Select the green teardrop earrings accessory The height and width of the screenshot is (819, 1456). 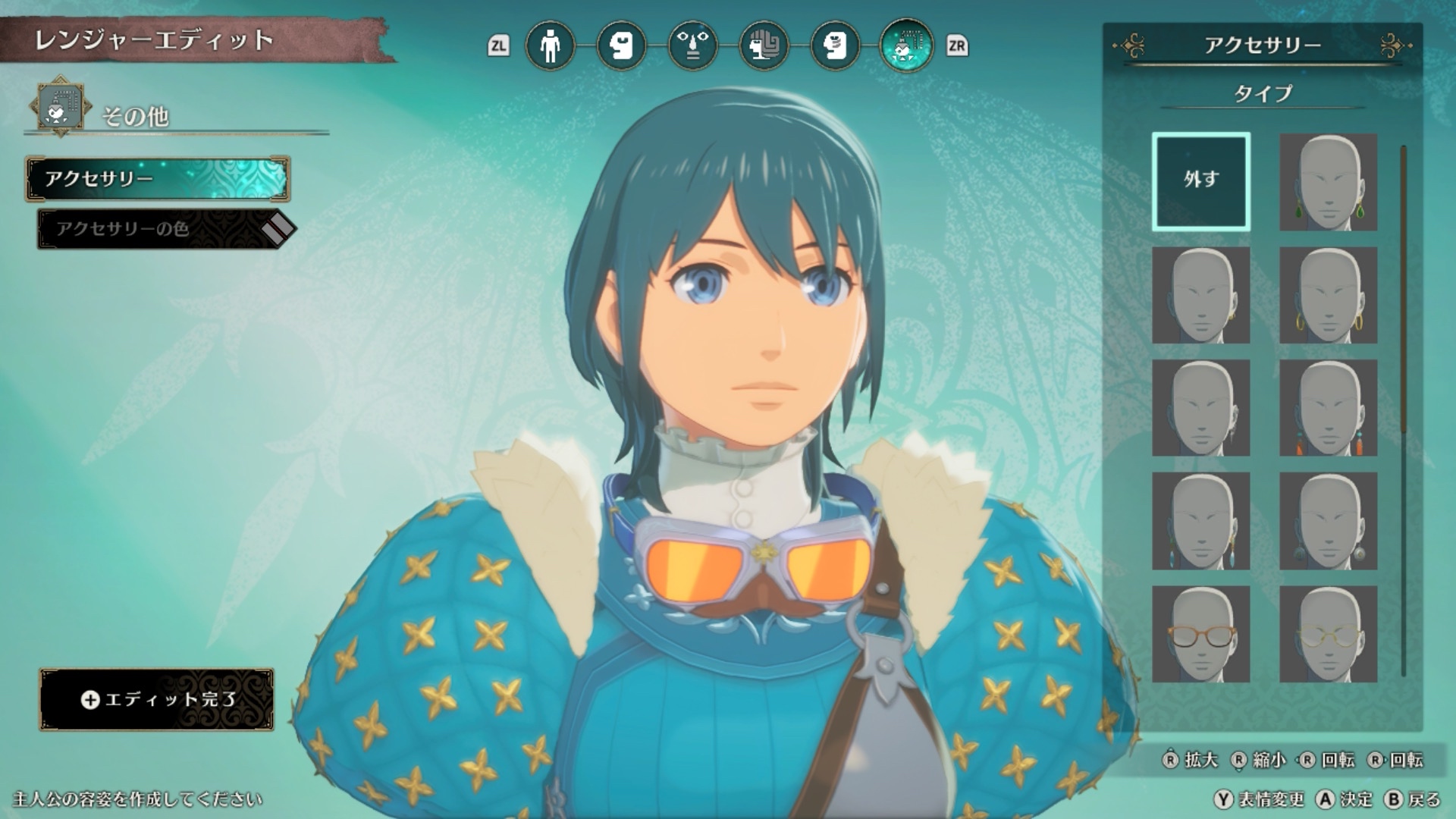[1328, 182]
